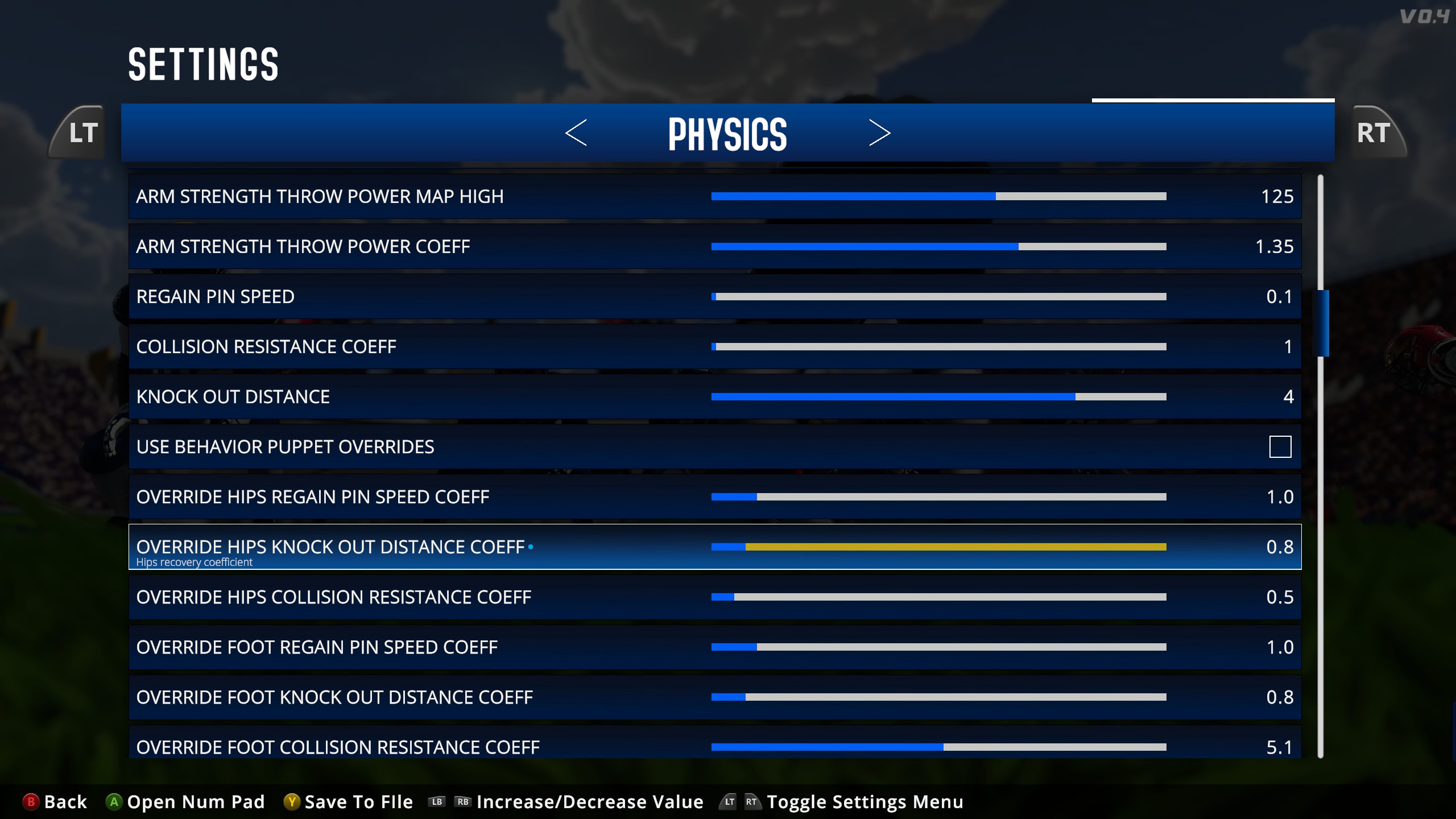Screen dimensions: 1456x819
Task: Click the RB bumper icon for increase value
Action: click(463, 801)
